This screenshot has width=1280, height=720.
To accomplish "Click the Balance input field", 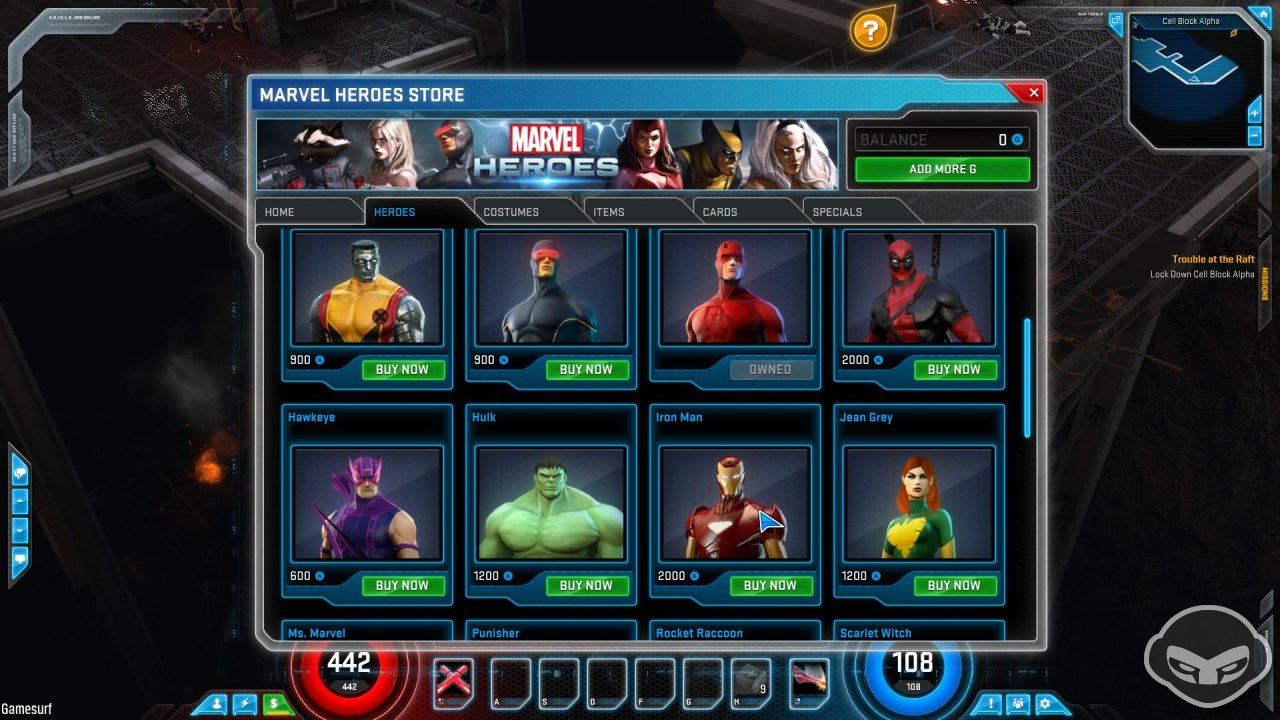I will tap(935, 139).
